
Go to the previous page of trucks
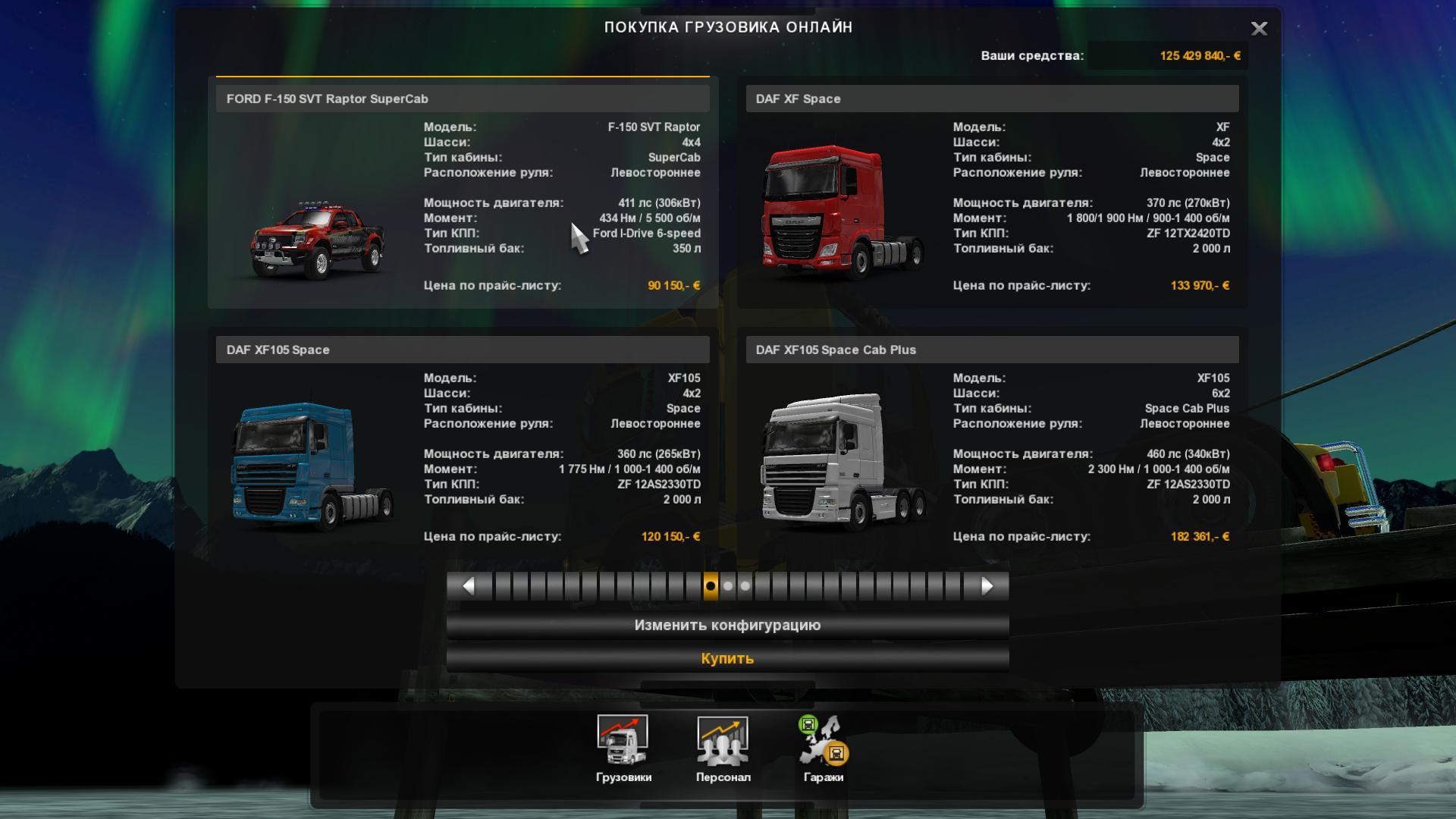pyautogui.click(x=469, y=586)
